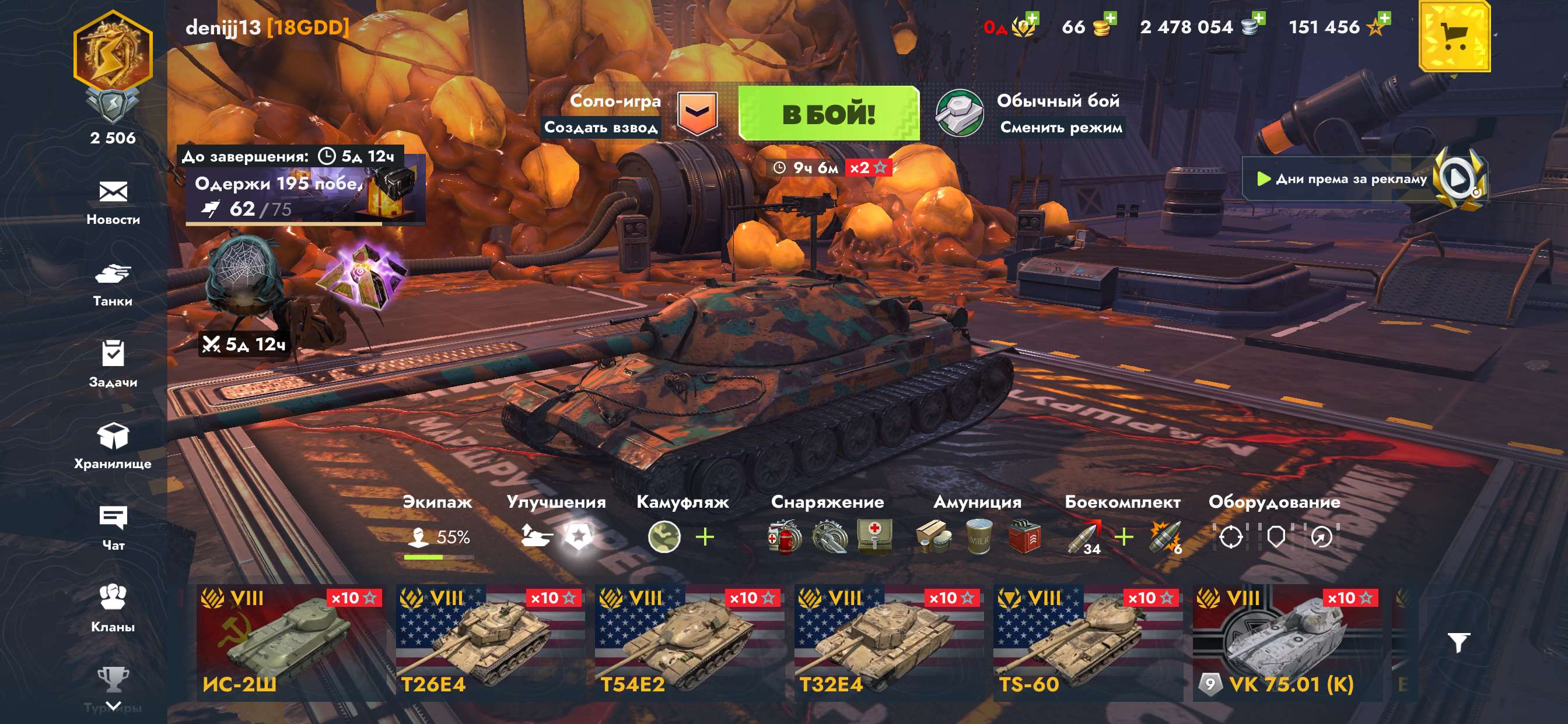This screenshot has width=1568, height=724.
Task: Expand the Соло-игра mode selector
Action: tap(699, 113)
